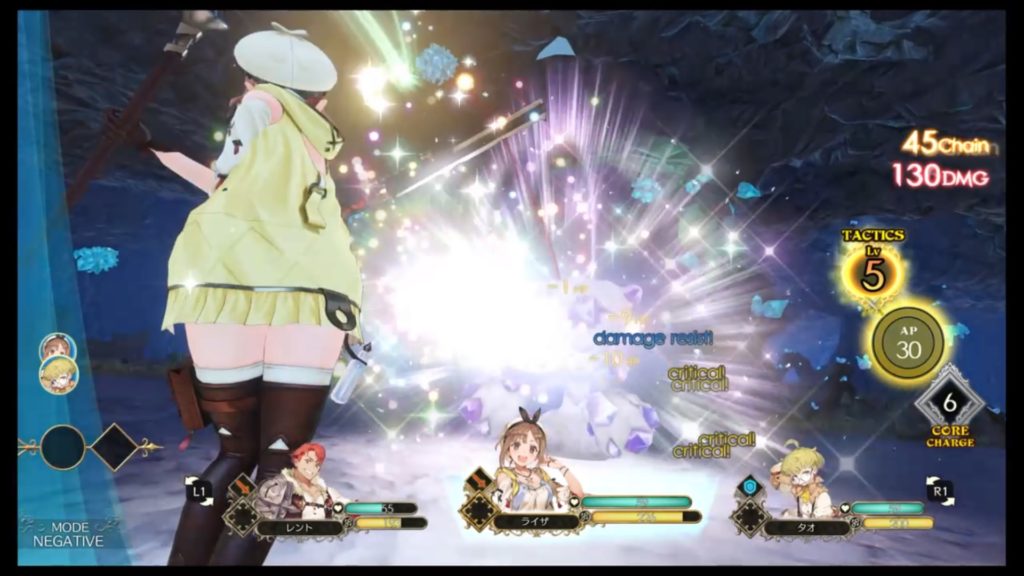Toggle the MODE NEGATIVE indicator
The width and height of the screenshot is (1024, 576).
[x=62, y=533]
